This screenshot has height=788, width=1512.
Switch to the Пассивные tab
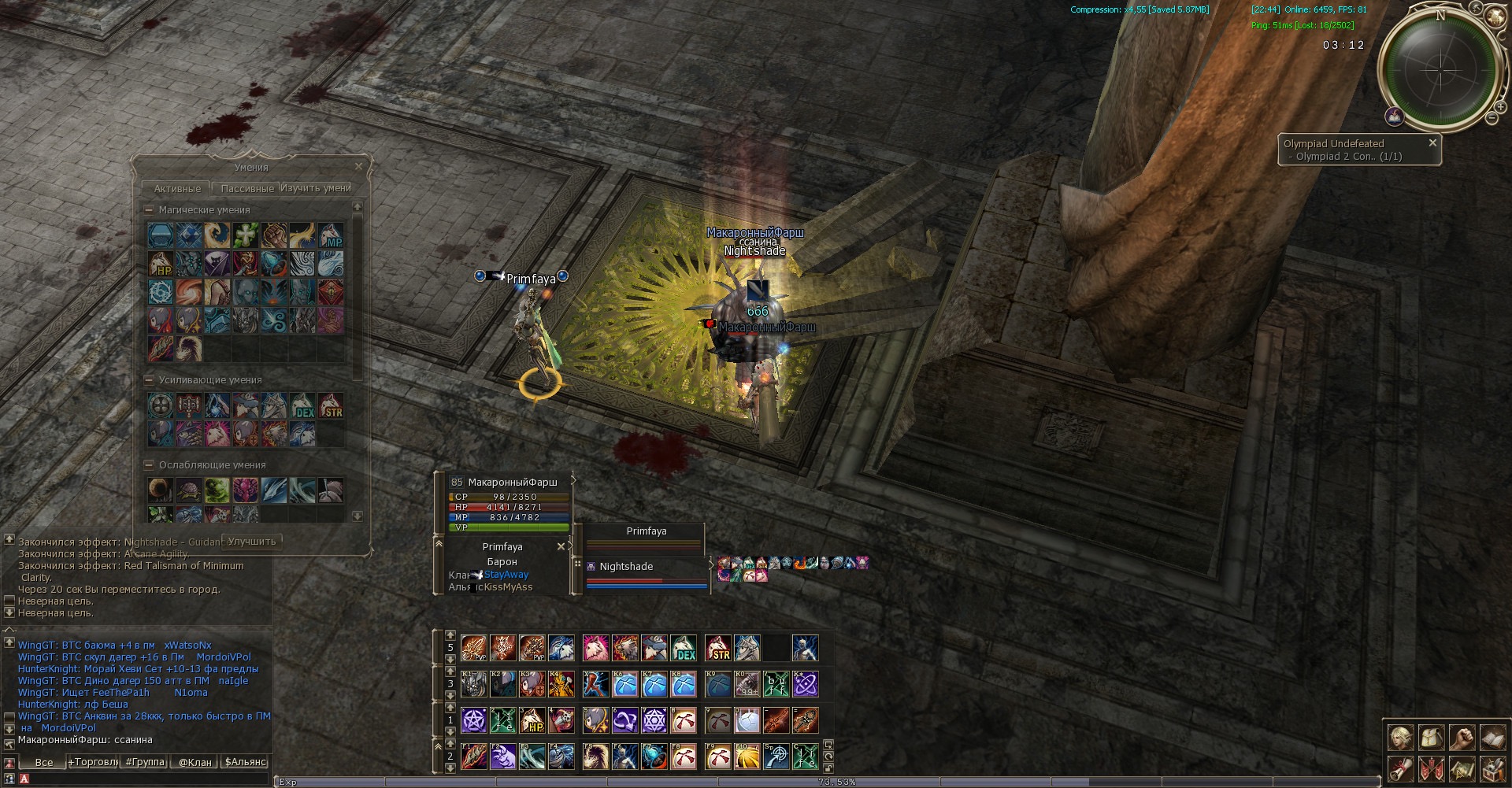(247, 189)
